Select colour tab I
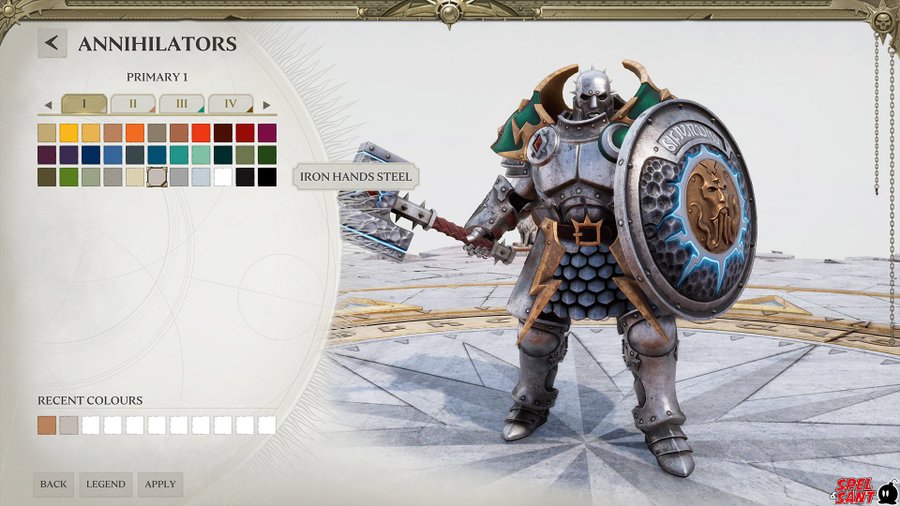 click(x=84, y=104)
